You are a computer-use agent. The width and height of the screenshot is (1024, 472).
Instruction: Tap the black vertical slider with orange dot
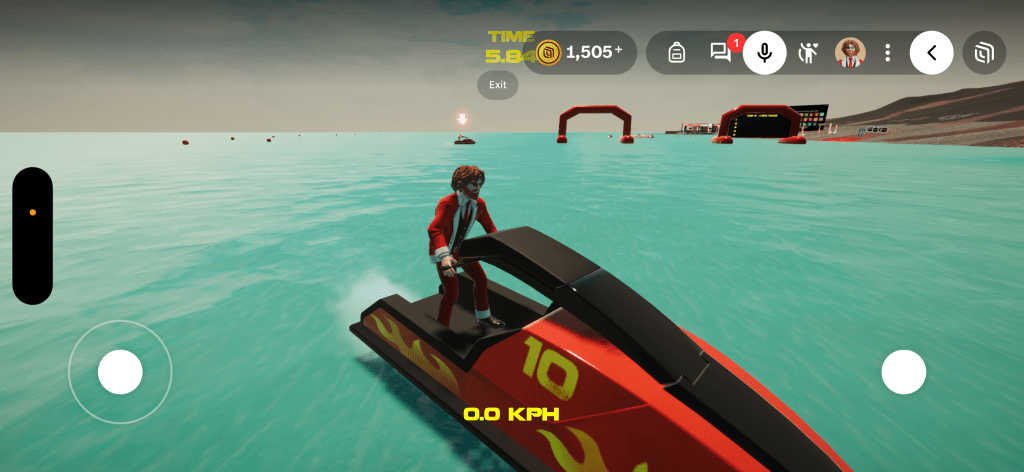(x=32, y=235)
